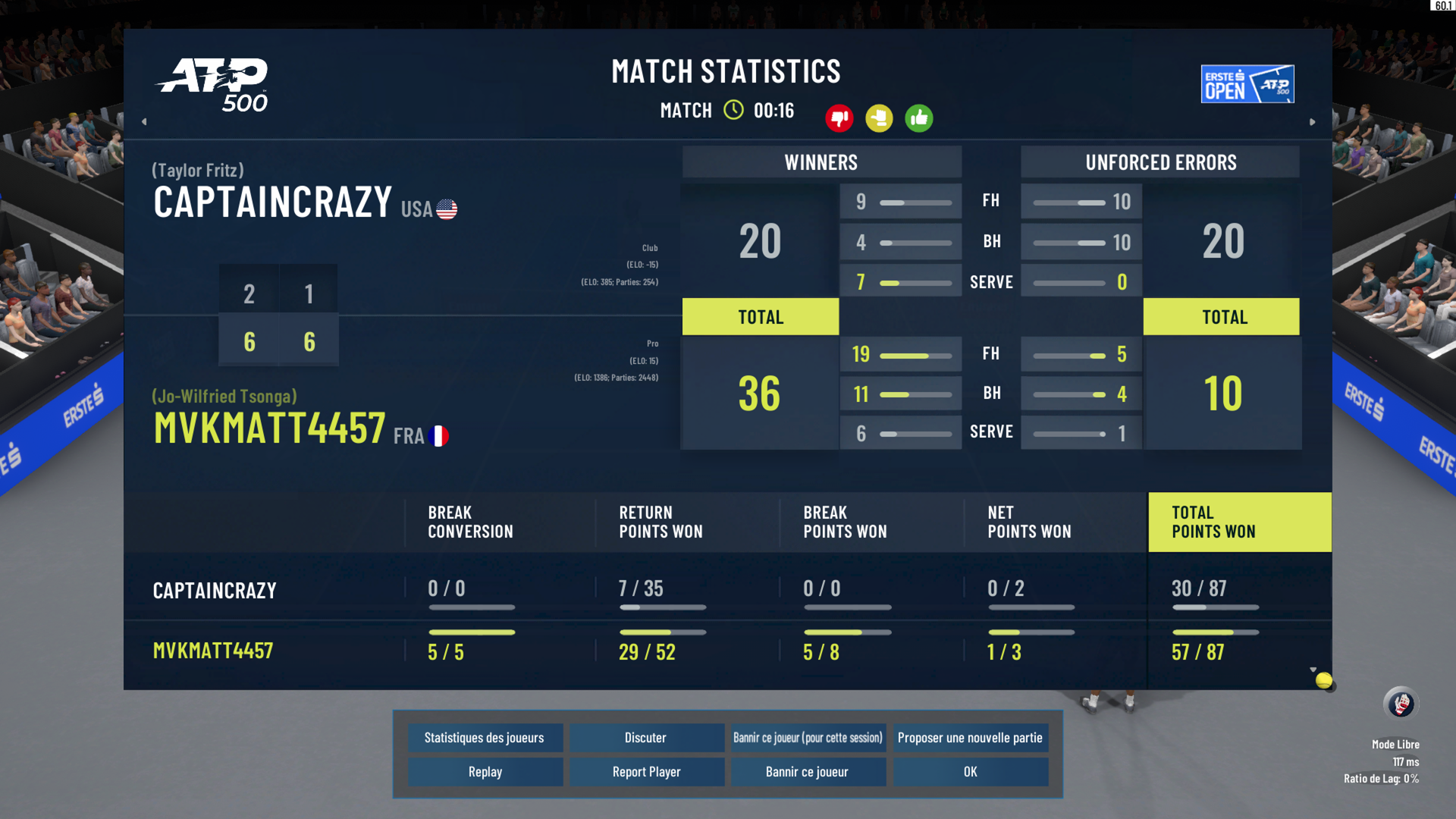Click the Discuter button
1456x819 pixels.
pyautogui.click(x=646, y=738)
